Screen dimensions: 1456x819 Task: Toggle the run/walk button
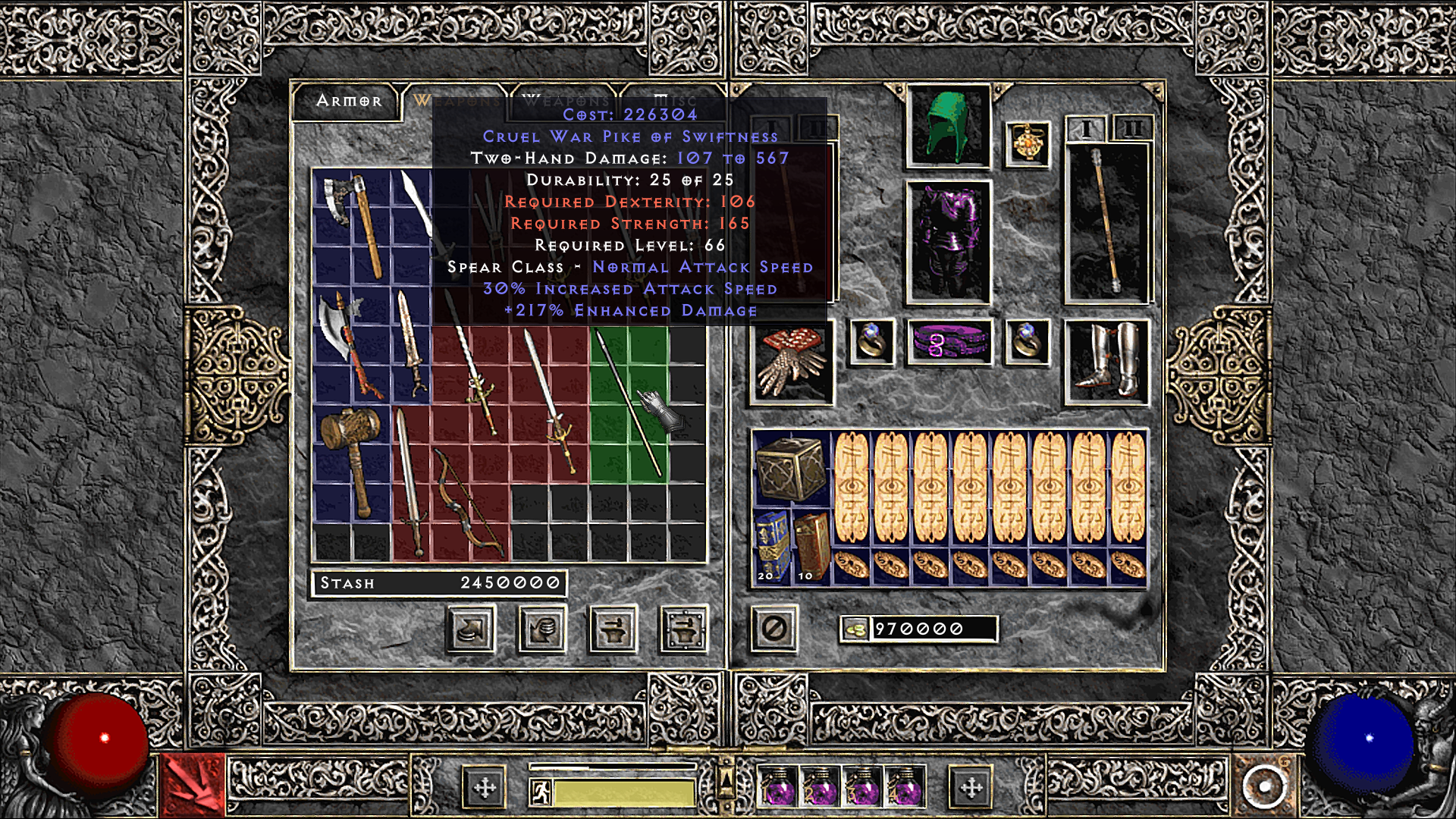pos(541,792)
